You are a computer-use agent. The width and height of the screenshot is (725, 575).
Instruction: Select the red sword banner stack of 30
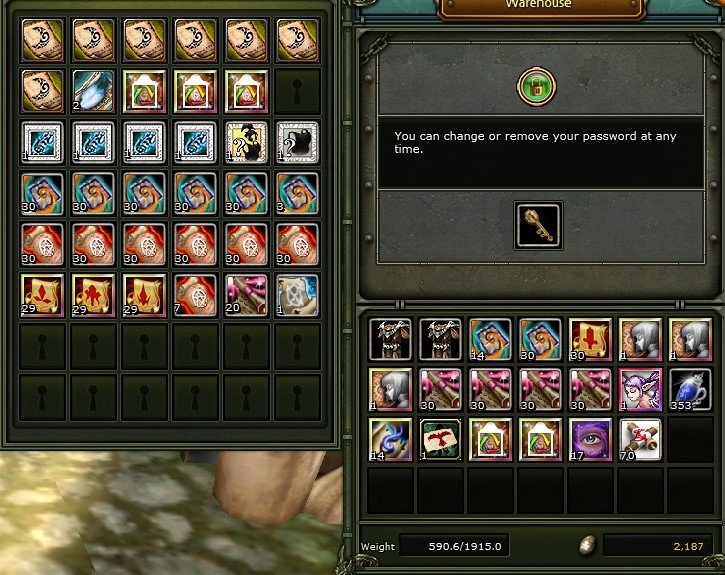(x=589, y=338)
